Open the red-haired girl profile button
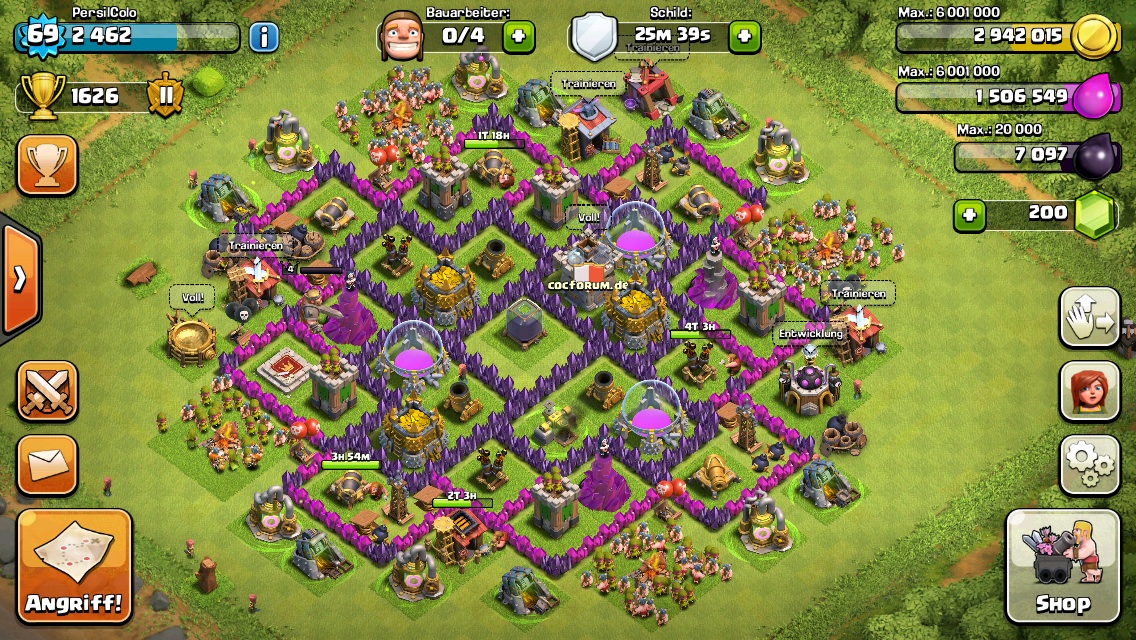The width and height of the screenshot is (1136, 640). pyautogui.click(x=1089, y=391)
